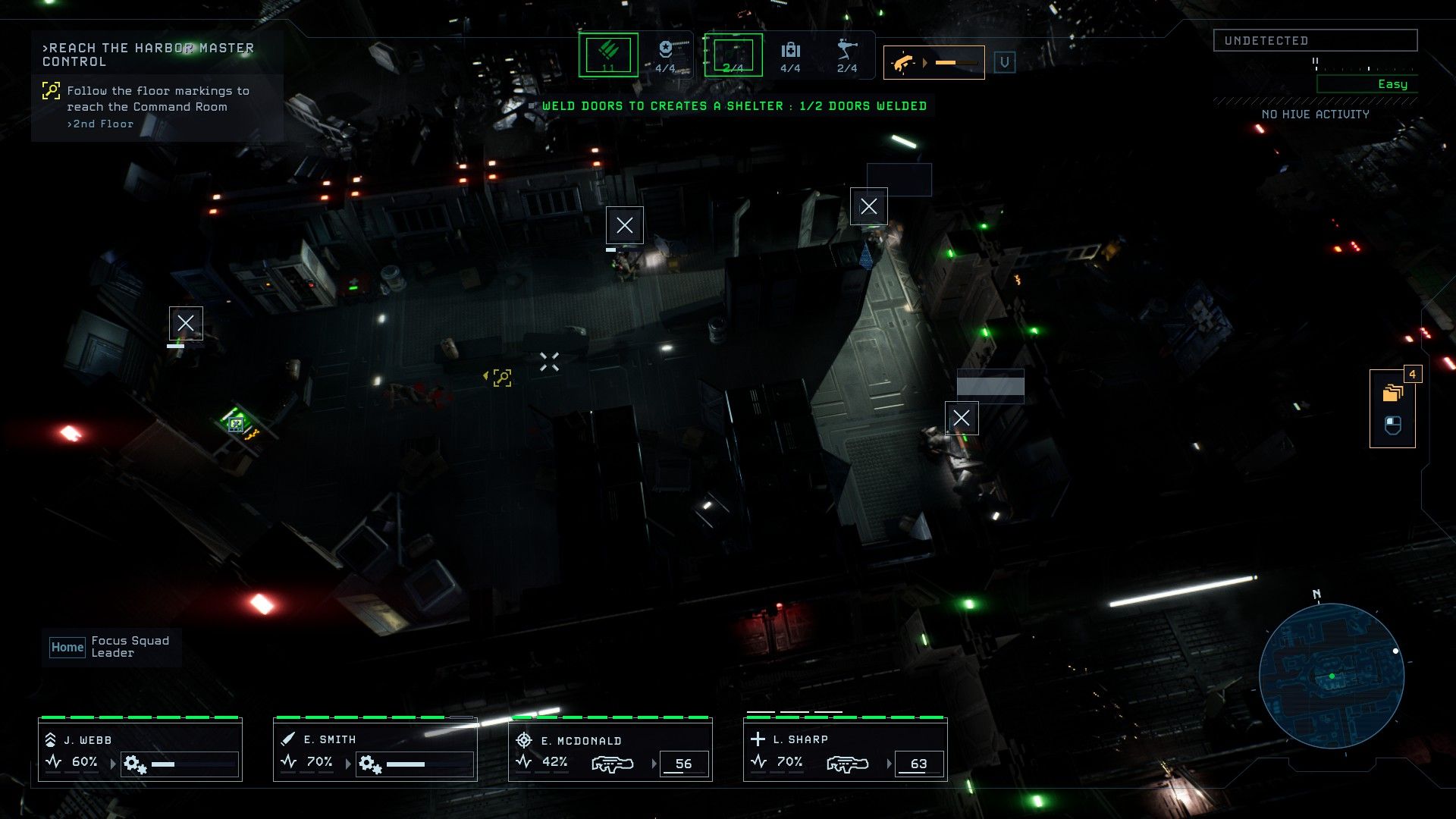The height and width of the screenshot is (819, 1456).
Task: Choose E. McDonald's squad member card
Action: (610, 751)
